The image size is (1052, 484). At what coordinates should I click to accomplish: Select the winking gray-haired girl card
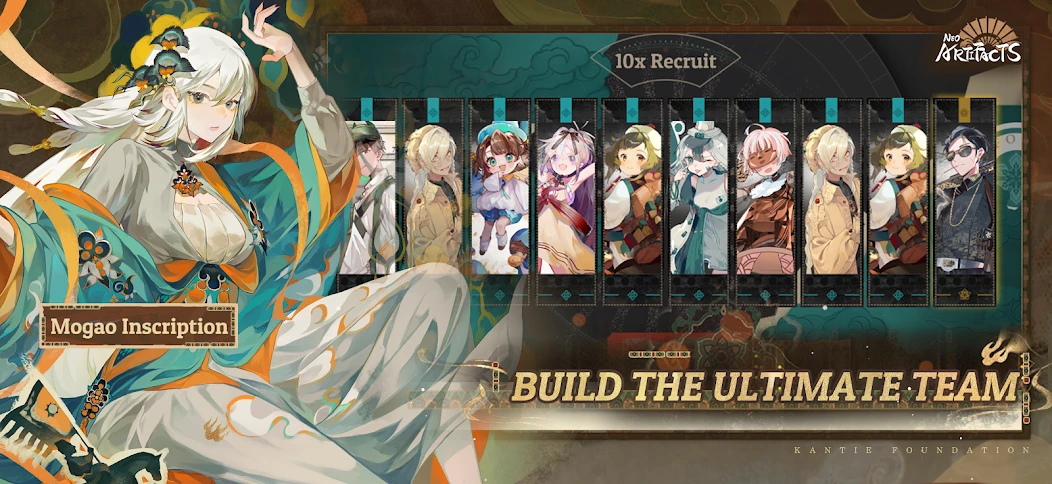[699, 198]
